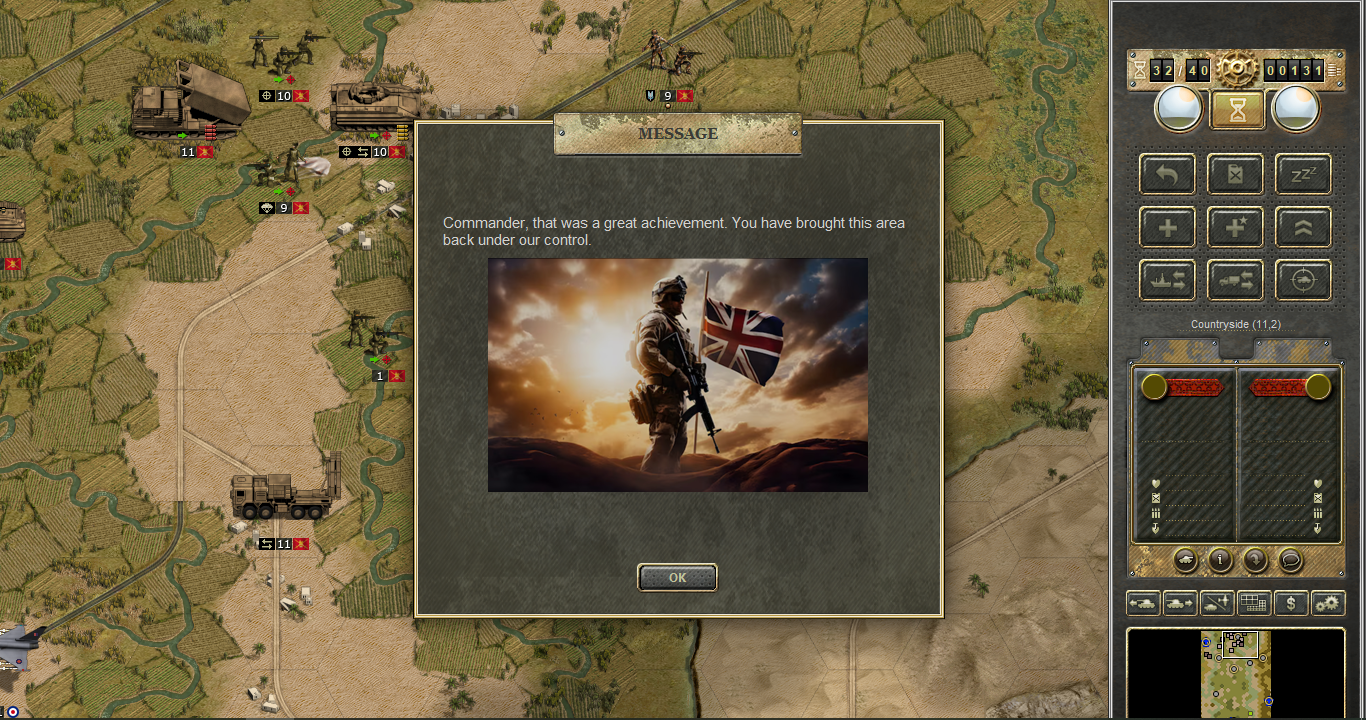Open the speech bubble message button
Viewport: 1366px width, 720px height.
[1290, 560]
